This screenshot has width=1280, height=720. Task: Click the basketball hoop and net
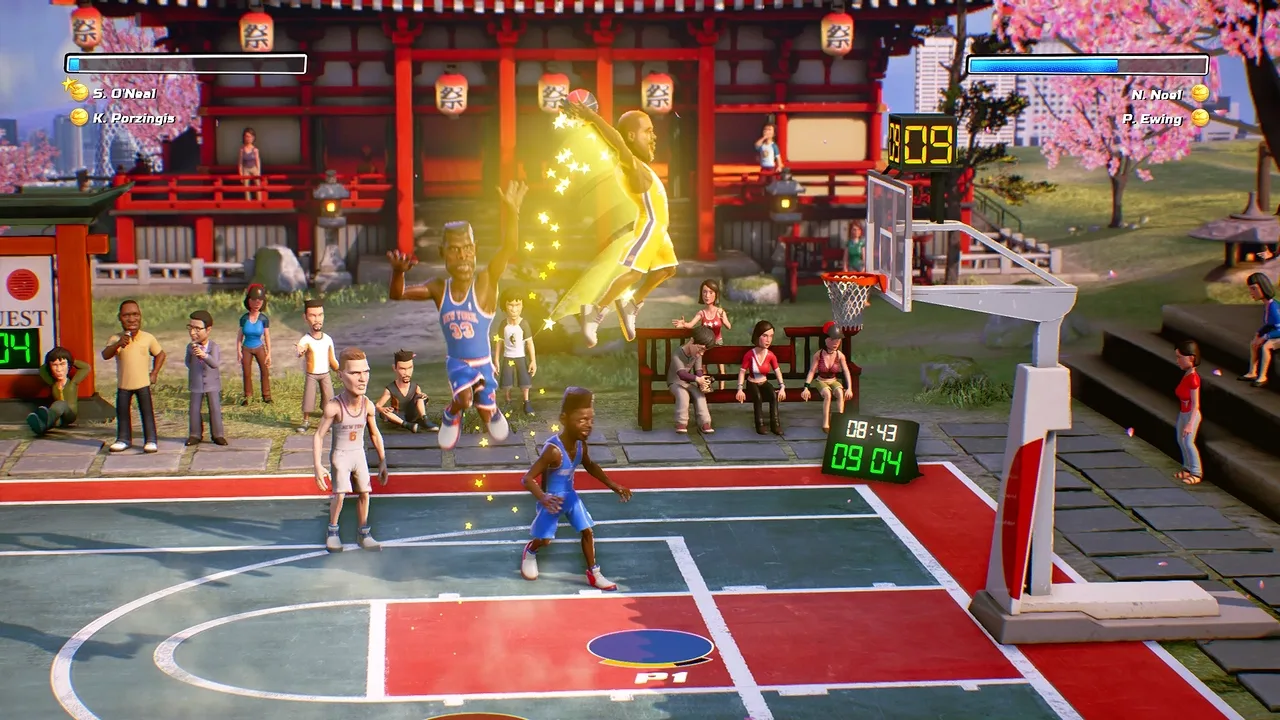click(x=845, y=295)
